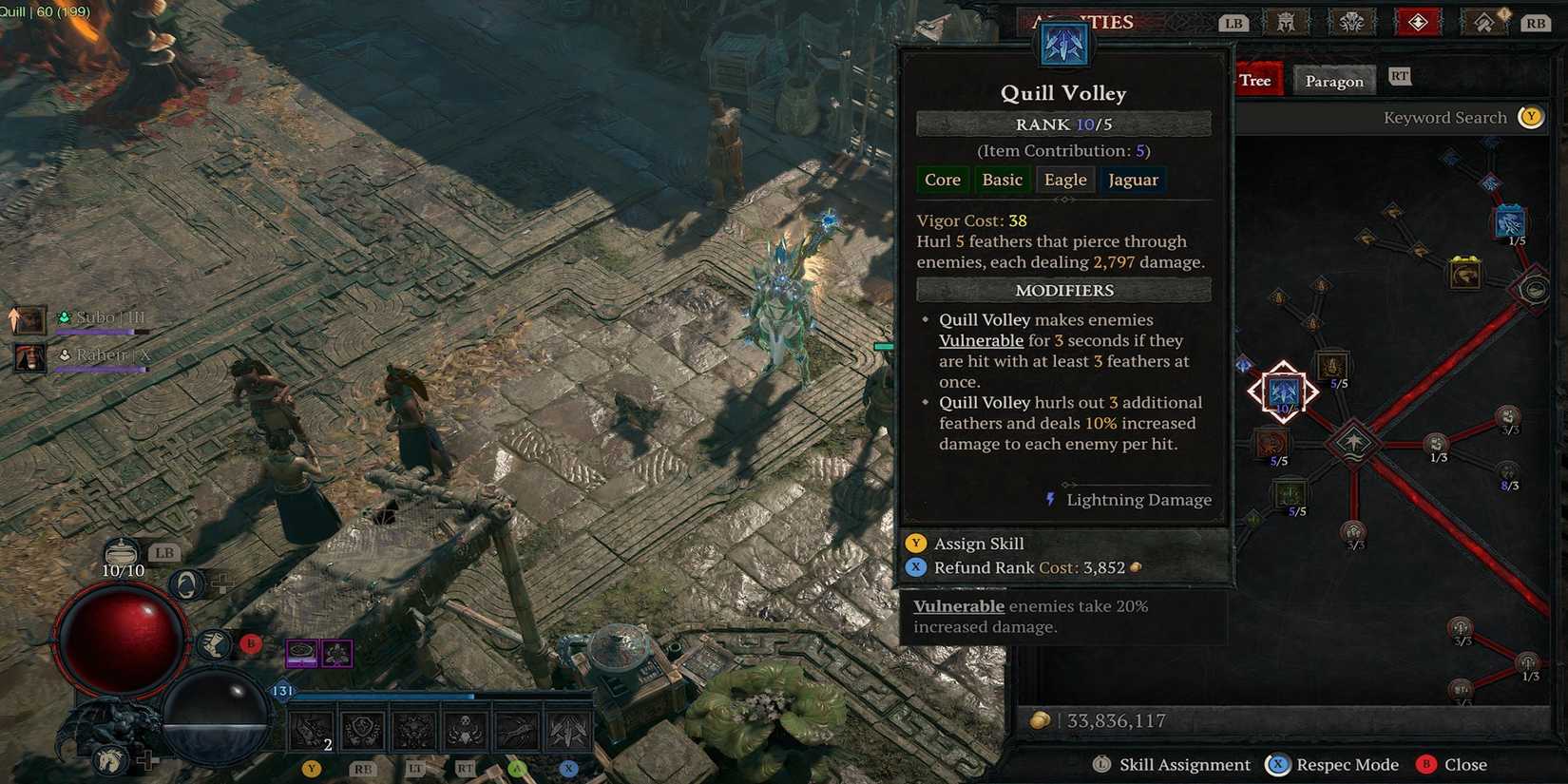
Task: Close the abilities panel
Action: pos(1464,765)
